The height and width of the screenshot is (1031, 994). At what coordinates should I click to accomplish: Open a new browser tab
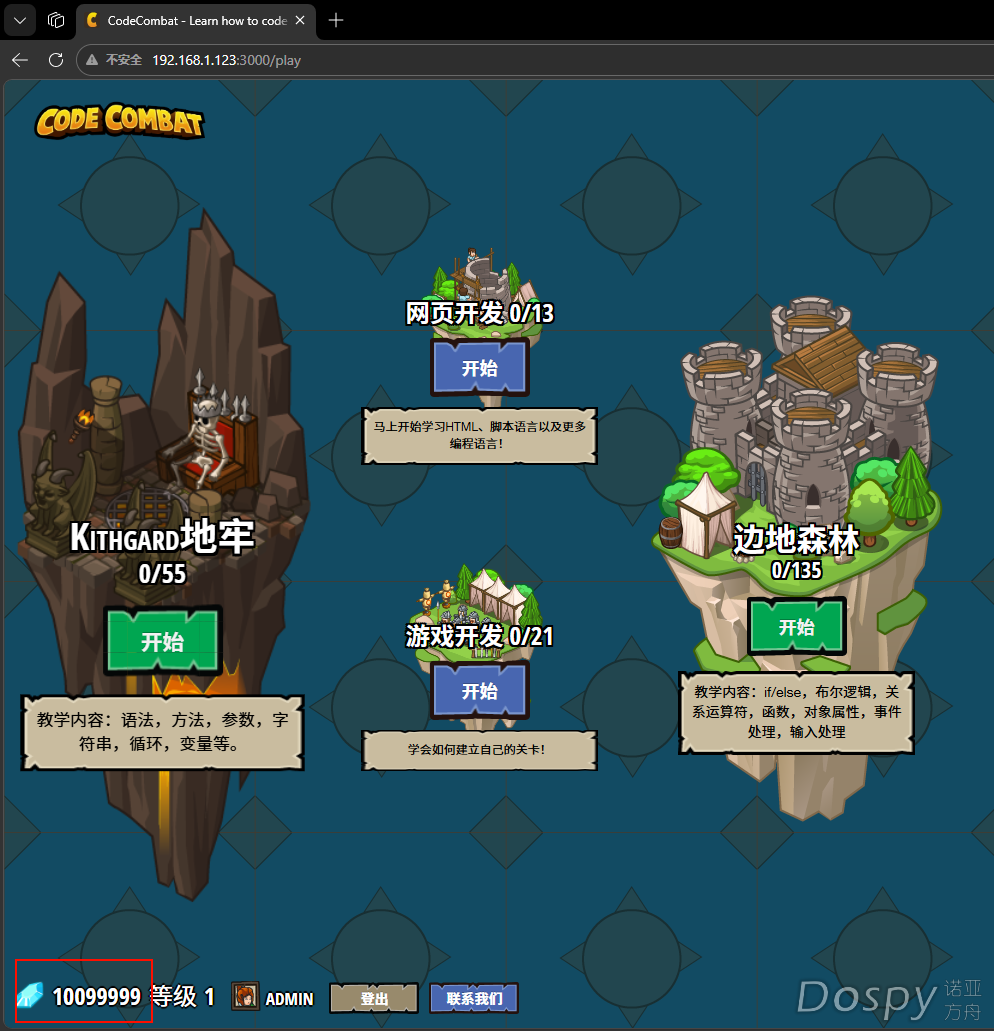point(336,20)
